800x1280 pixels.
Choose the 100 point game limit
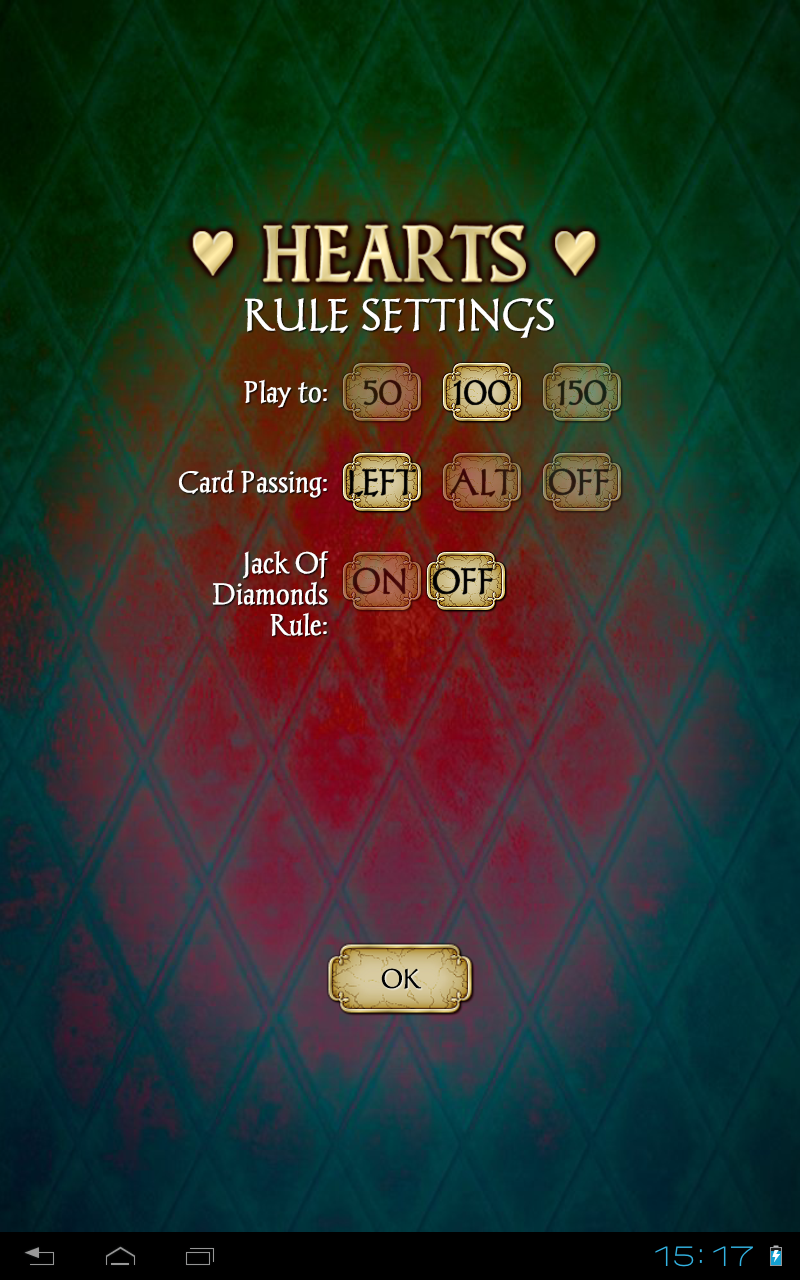(481, 392)
